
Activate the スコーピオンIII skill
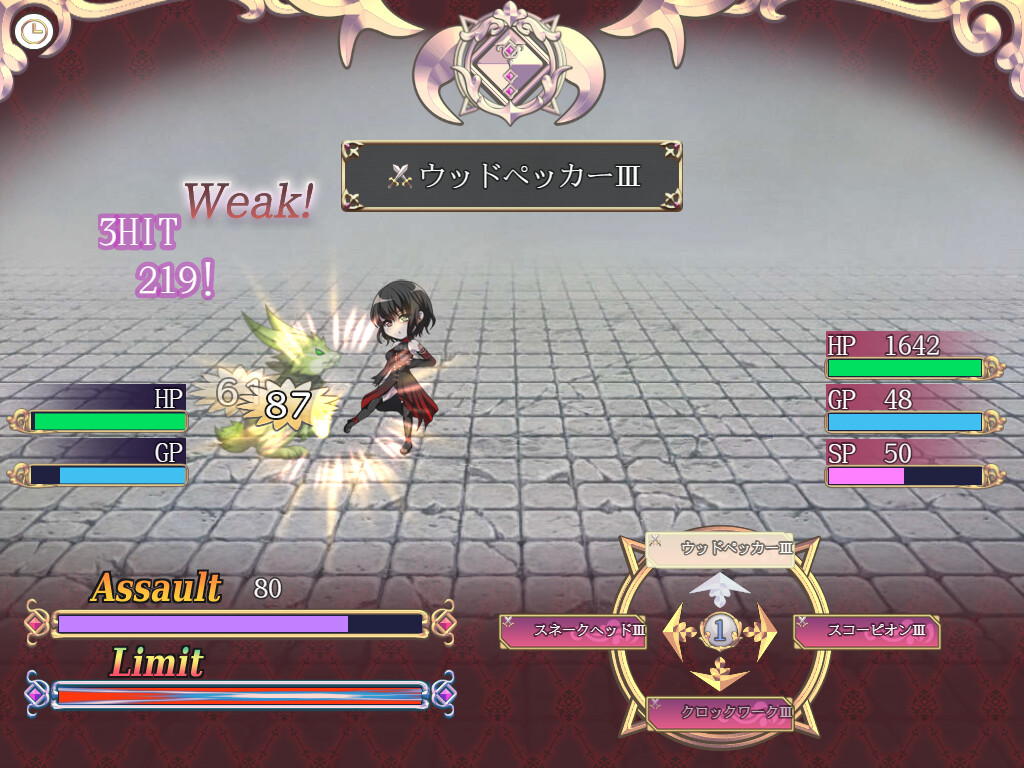(x=866, y=631)
